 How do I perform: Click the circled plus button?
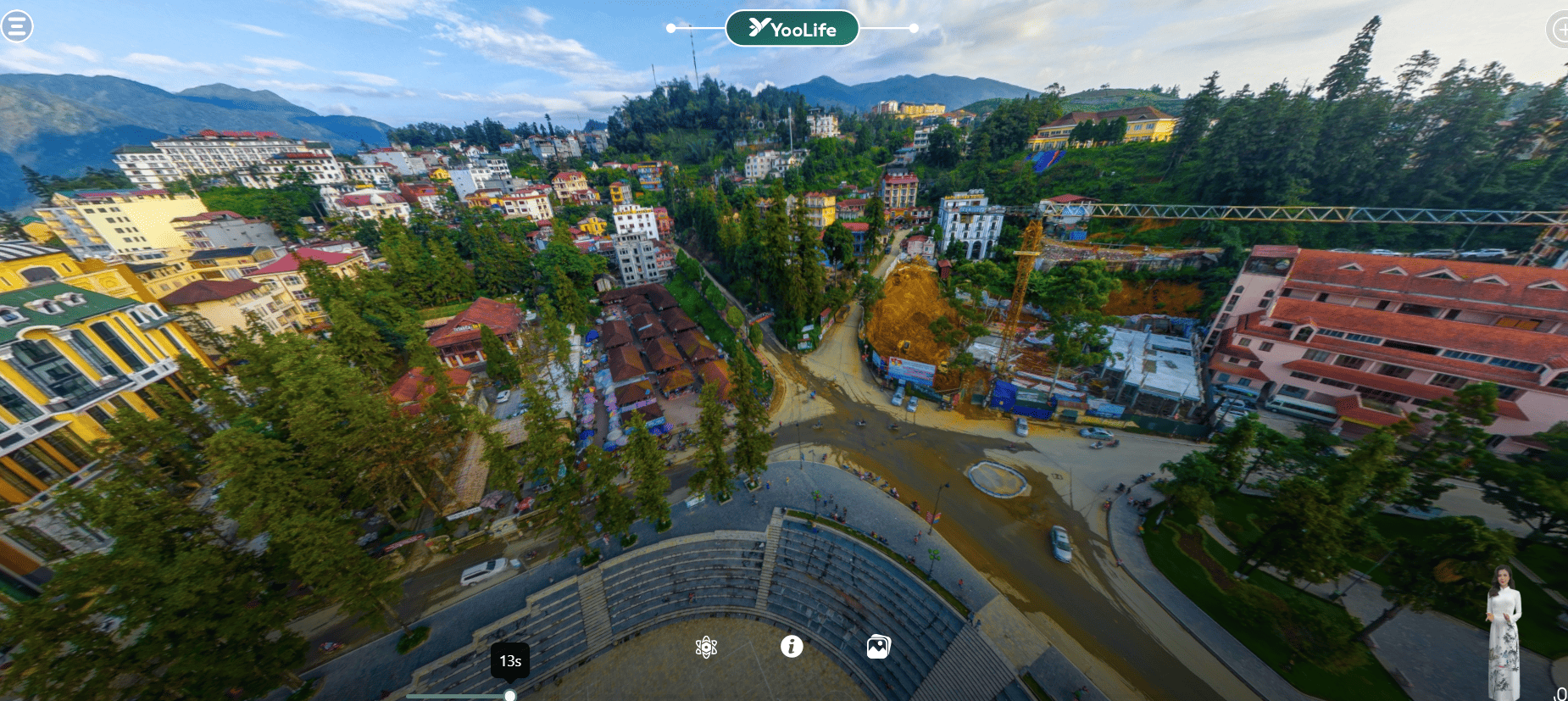coord(1558,31)
